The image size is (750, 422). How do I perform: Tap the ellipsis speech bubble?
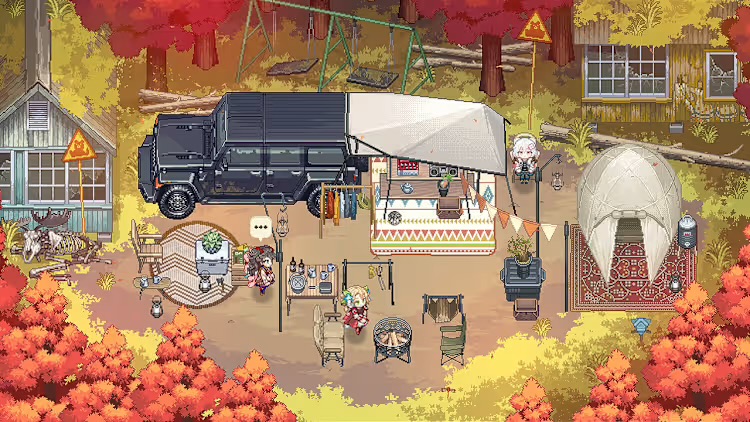pos(261,227)
